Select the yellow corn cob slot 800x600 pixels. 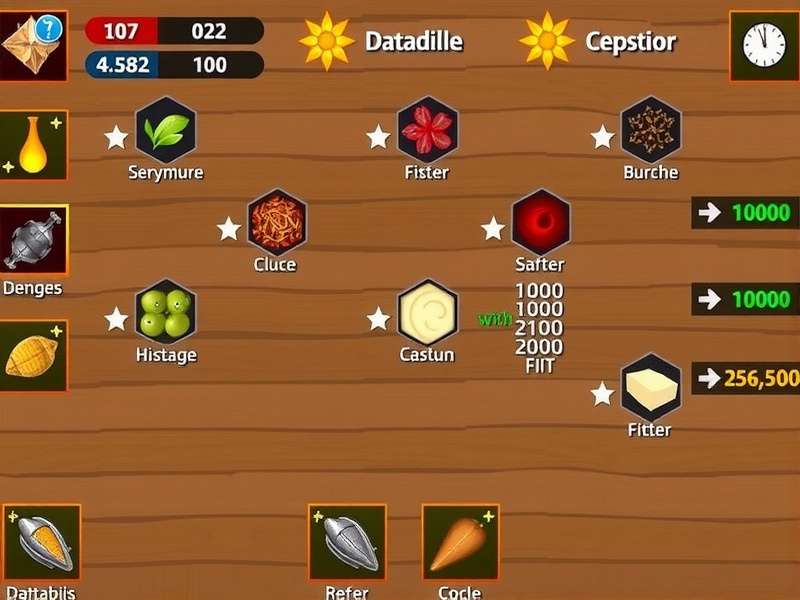[x=34, y=356]
